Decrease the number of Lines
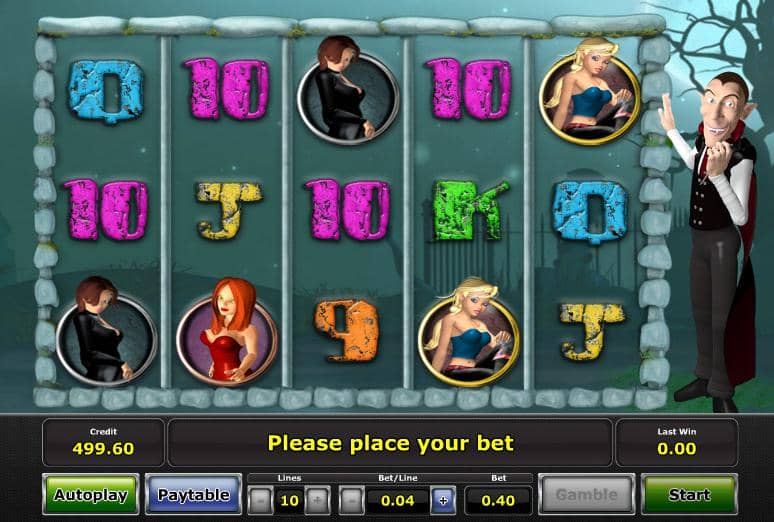 pyautogui.click(x=260, y=500)
